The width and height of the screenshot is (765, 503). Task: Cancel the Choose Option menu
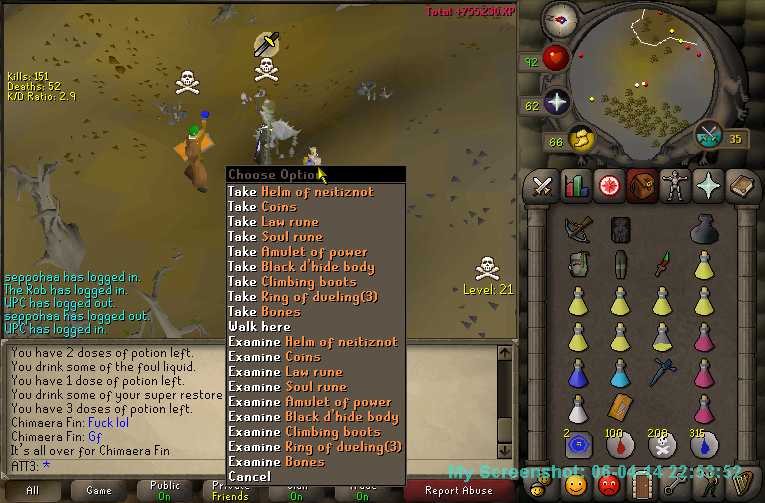coord(249,477)
